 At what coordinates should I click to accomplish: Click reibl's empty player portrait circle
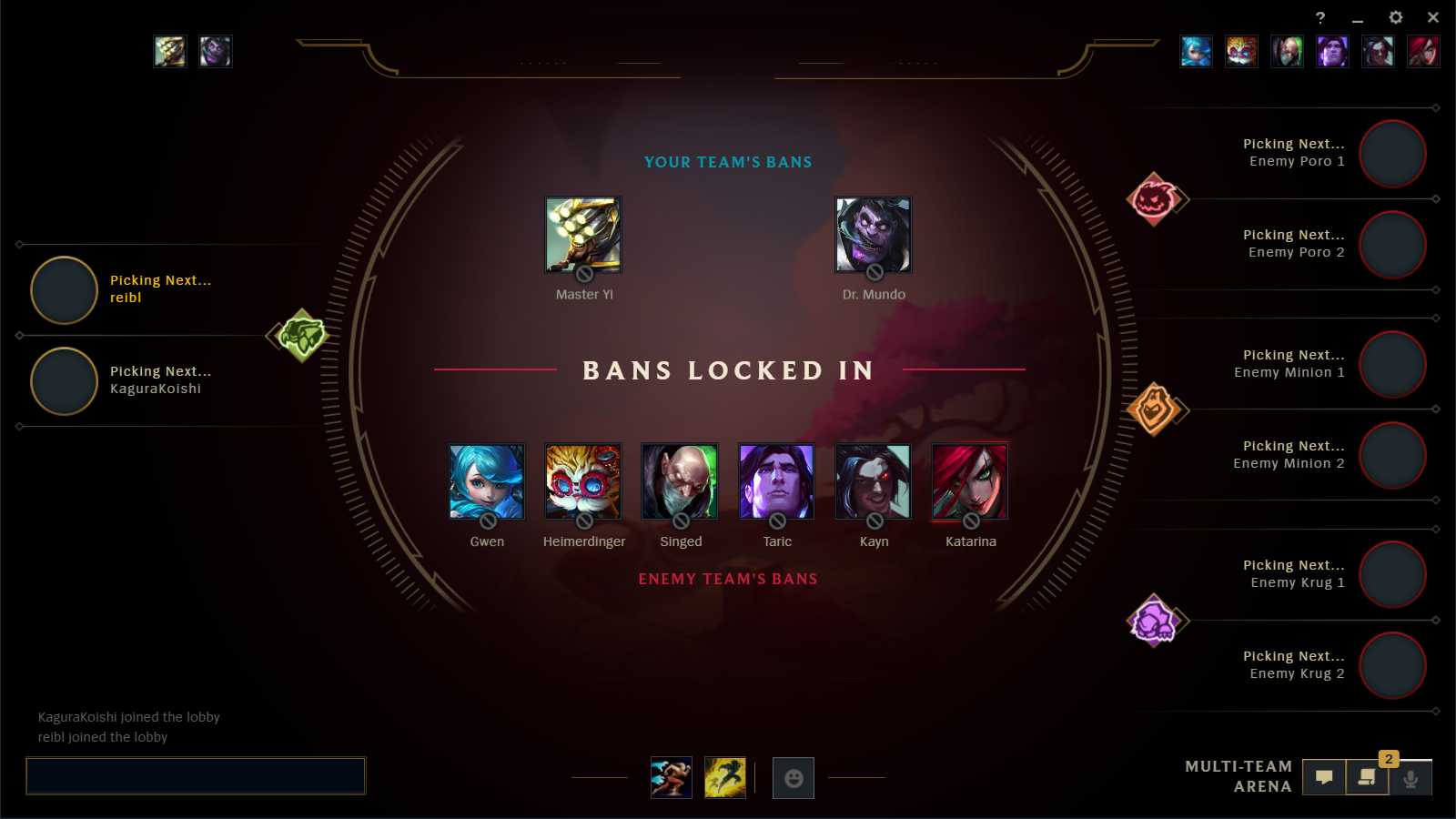(x=63, y=290)
